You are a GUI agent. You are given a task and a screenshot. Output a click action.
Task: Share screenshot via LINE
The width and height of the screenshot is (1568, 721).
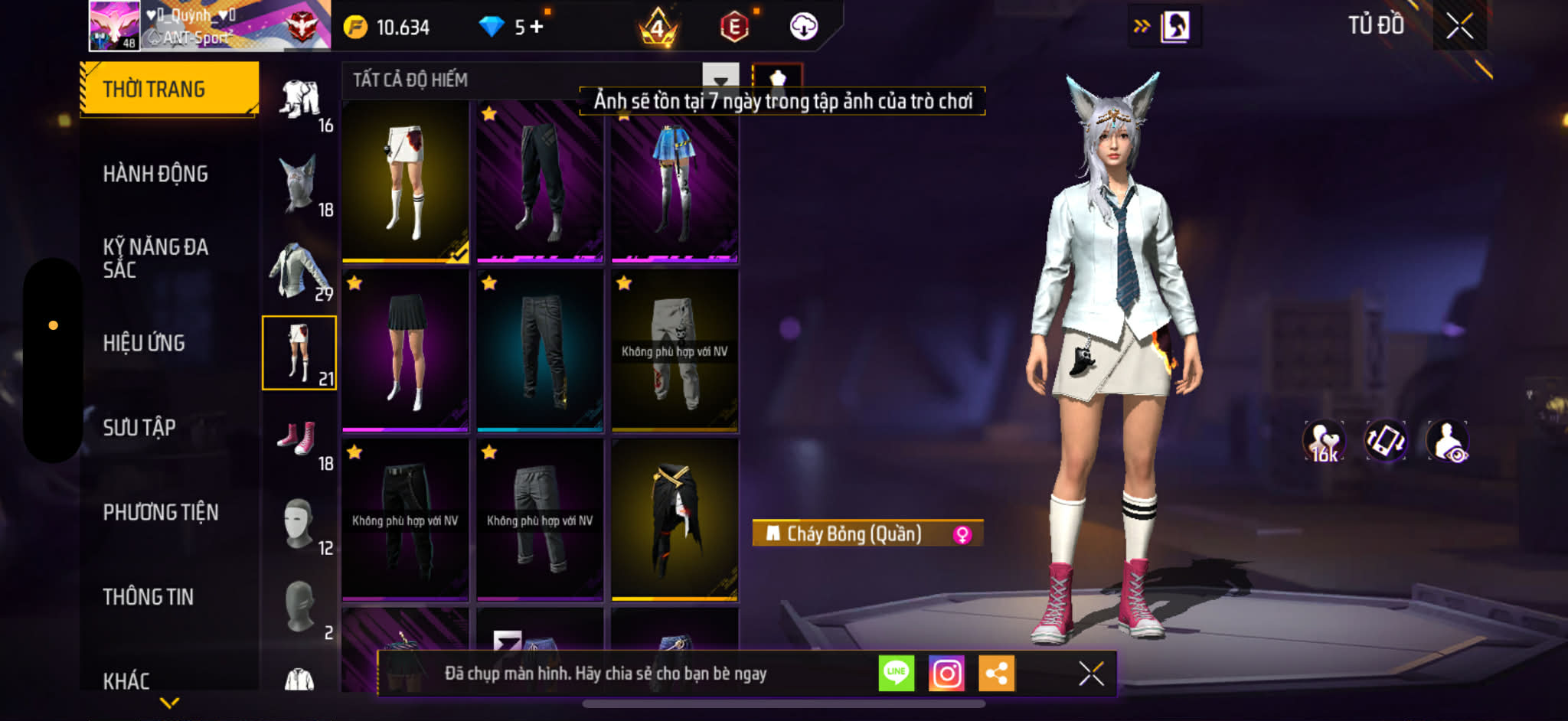pos(896,673)
